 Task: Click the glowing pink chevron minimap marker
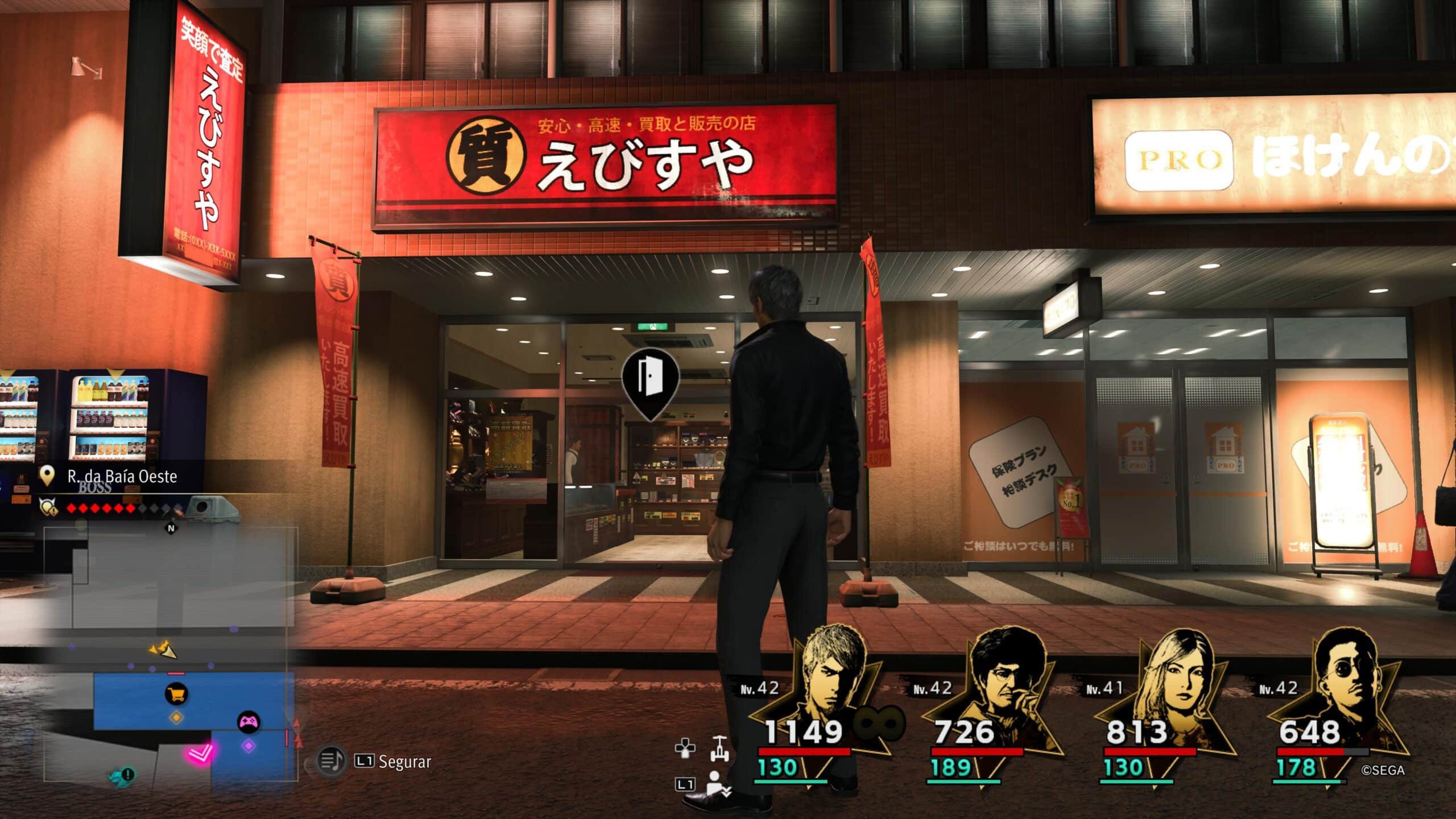[x=201, y=754]
